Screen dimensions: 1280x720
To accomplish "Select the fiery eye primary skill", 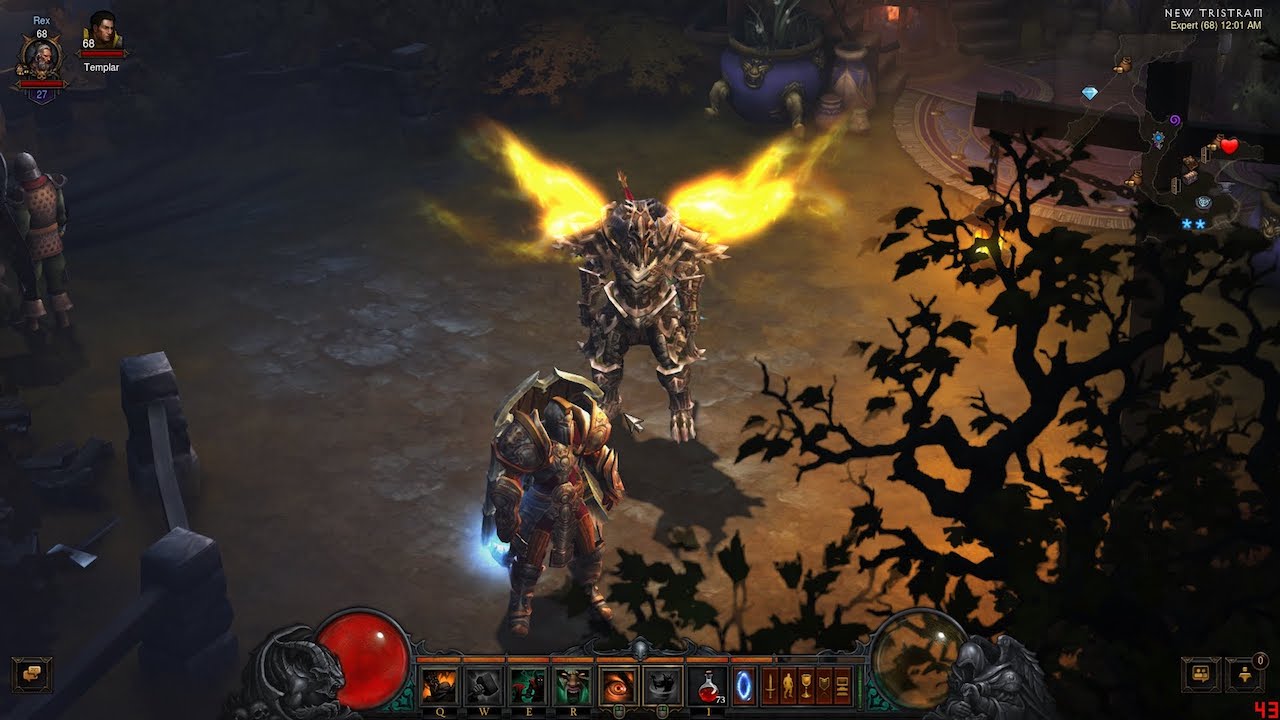I will click(618, 686).
